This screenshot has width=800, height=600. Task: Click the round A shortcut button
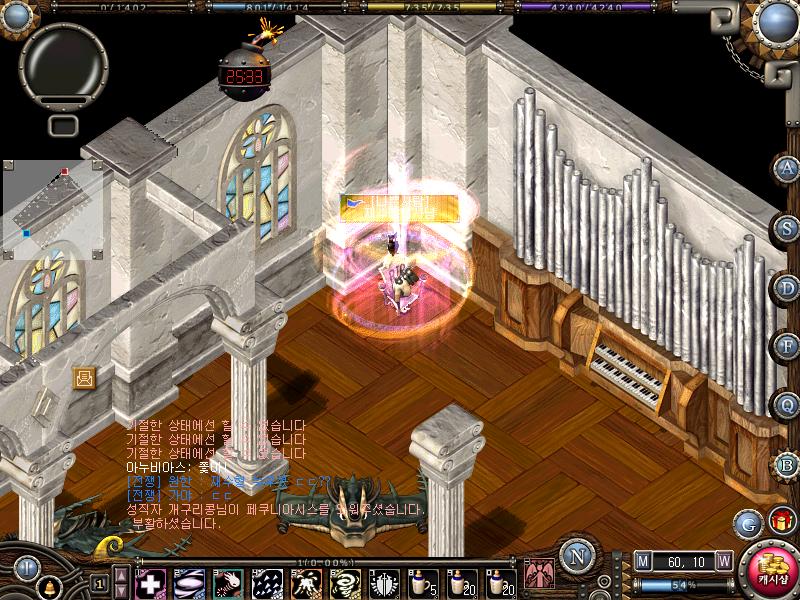point(788,167)
